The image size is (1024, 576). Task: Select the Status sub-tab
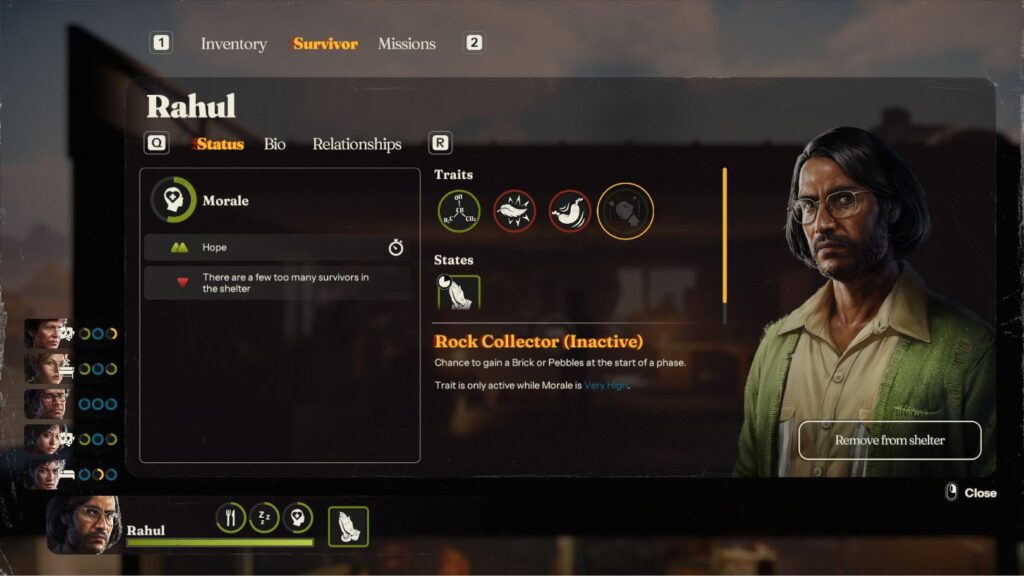click(220, 144)
